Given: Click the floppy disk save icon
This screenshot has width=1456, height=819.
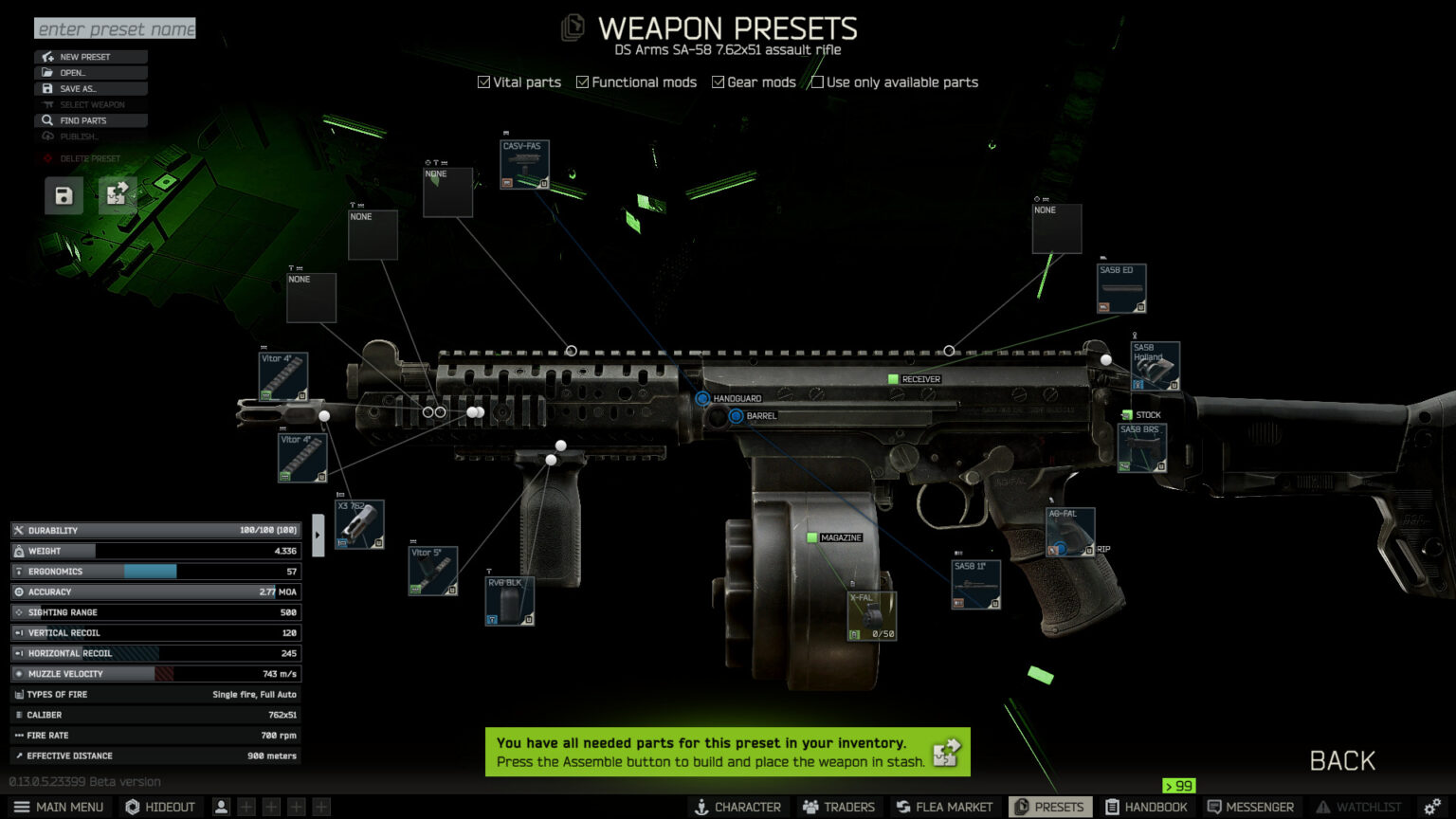Looking at the screenshot, I should click(x=64, y=196).
